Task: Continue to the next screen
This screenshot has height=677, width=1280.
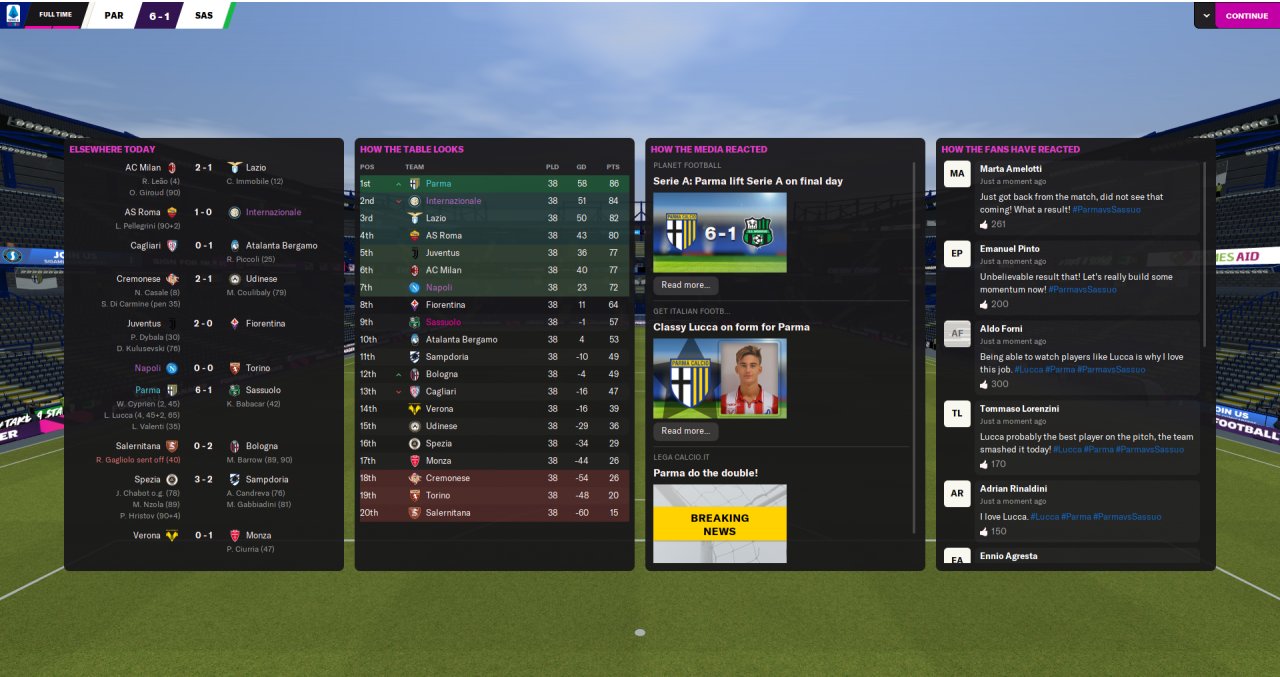Action: coord(1246,16)
